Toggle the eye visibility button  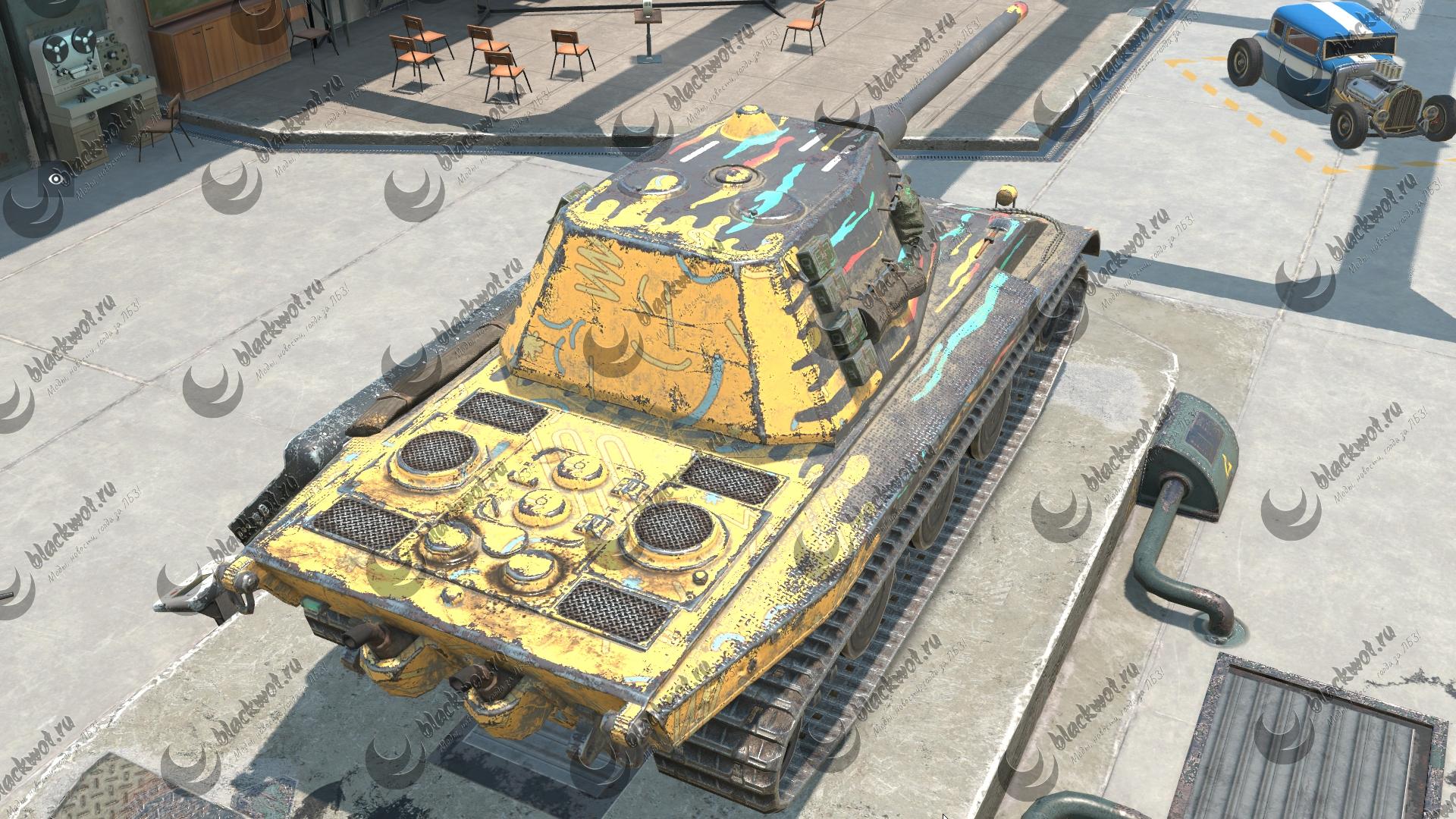click(55, 179)
